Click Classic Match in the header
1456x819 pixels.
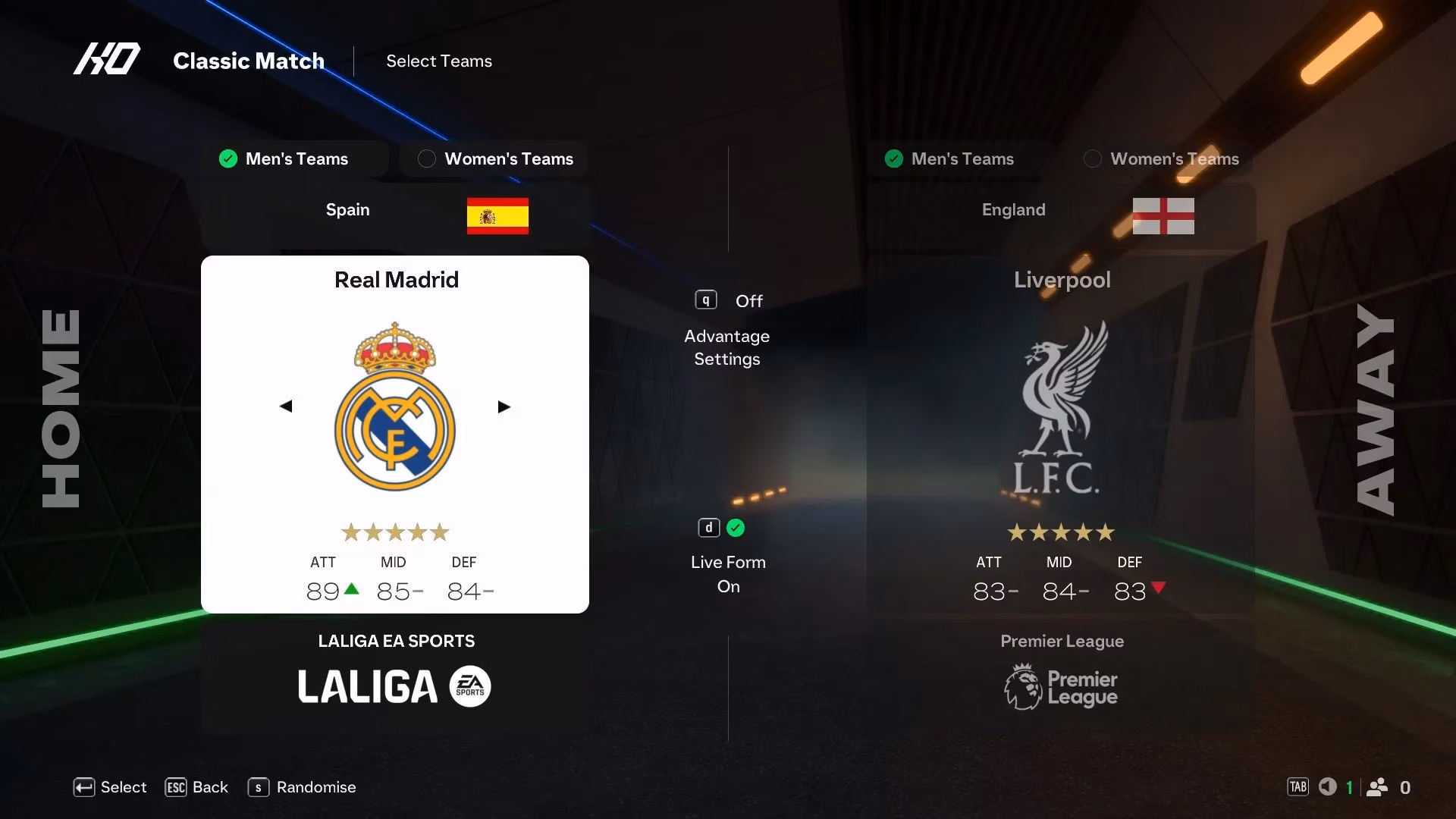[x=249, y=61]
